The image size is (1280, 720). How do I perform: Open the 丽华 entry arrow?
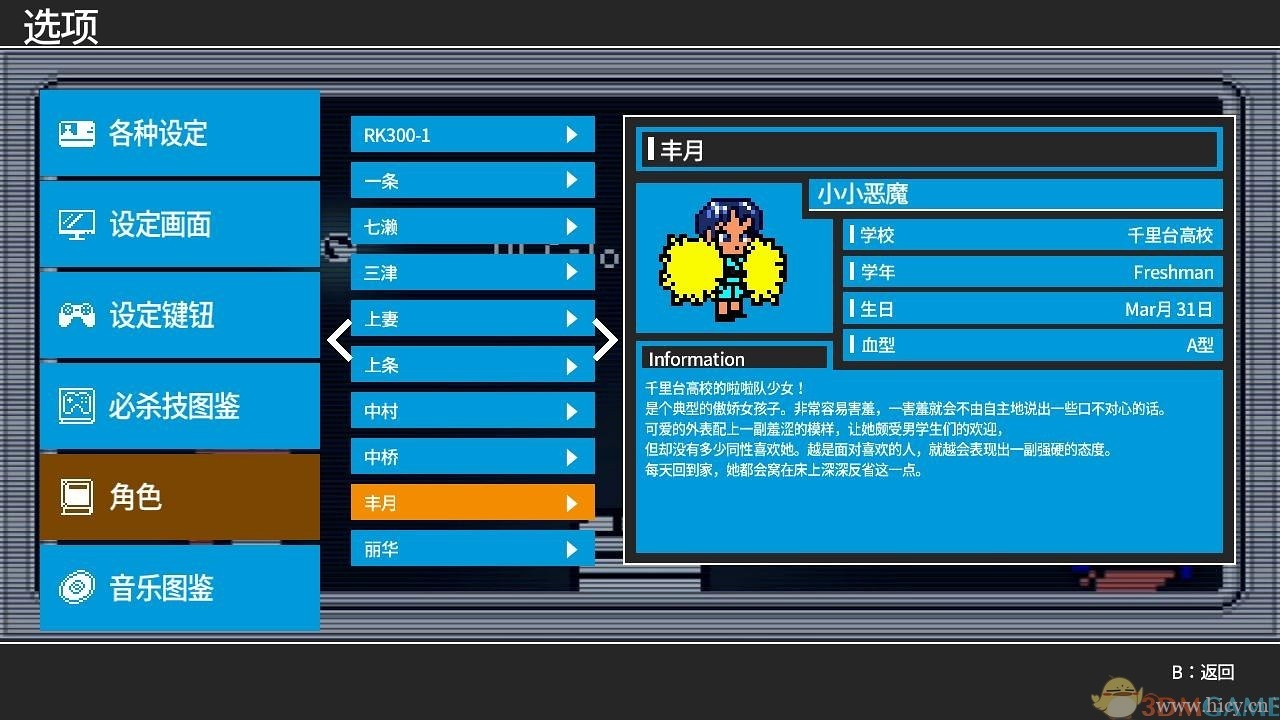tap(572, 548)
